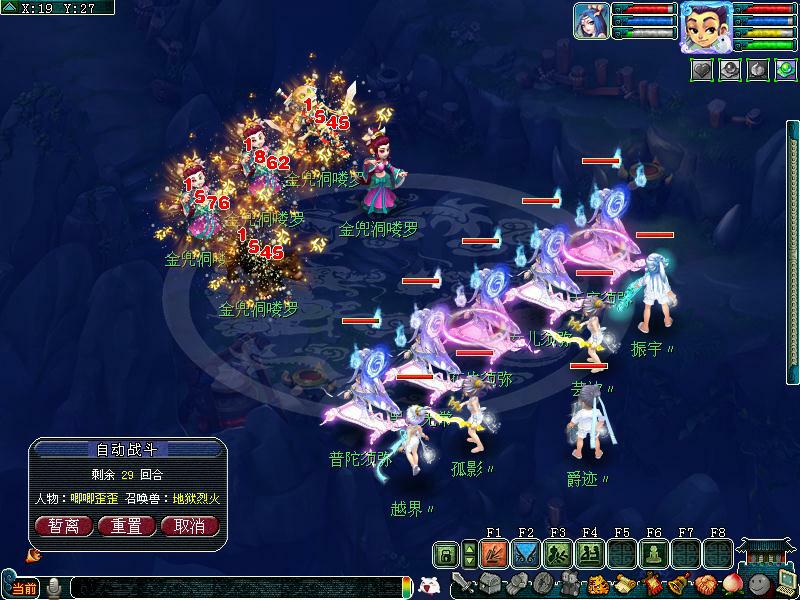Cancel auto-battle with the 取消 button
Image resolution: width=800 pixels, height=600 pixels.
coord(189,525)
